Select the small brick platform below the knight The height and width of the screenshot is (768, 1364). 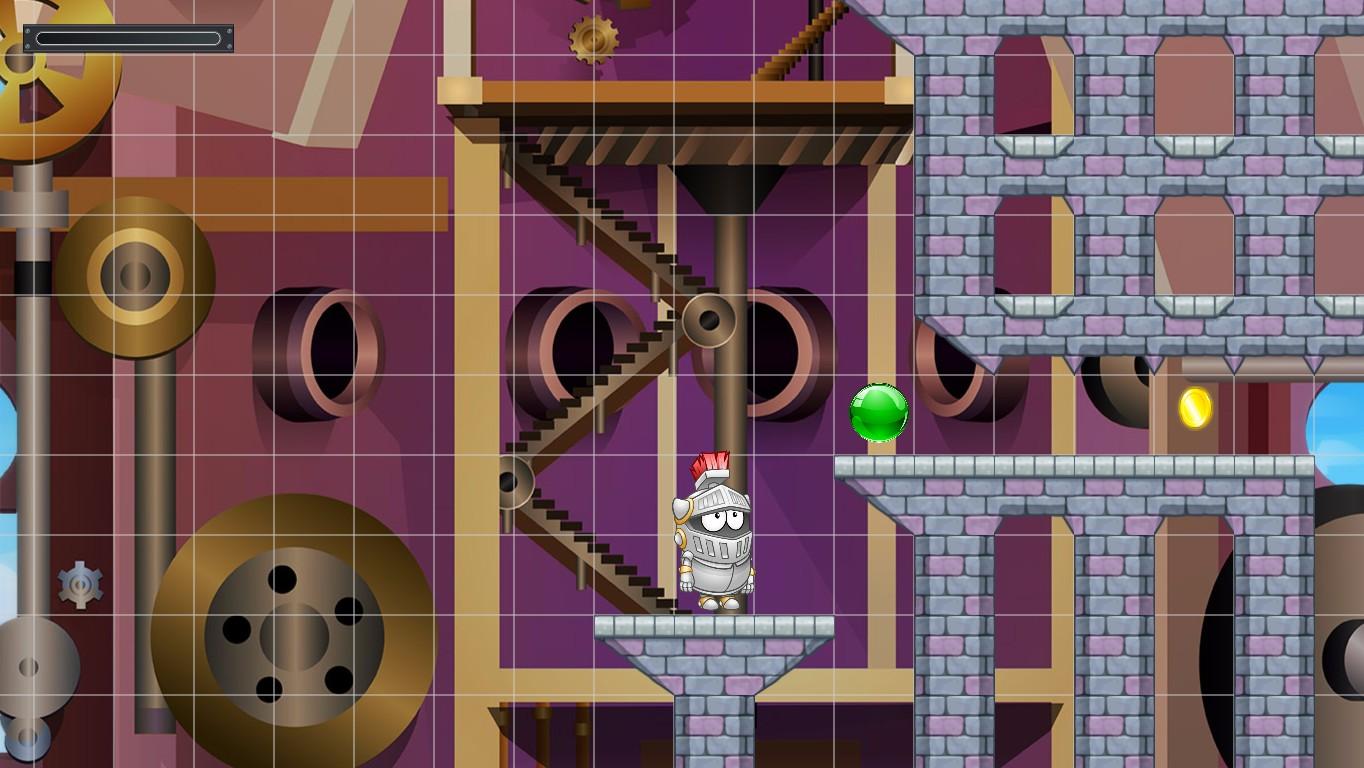pos(712,625)
